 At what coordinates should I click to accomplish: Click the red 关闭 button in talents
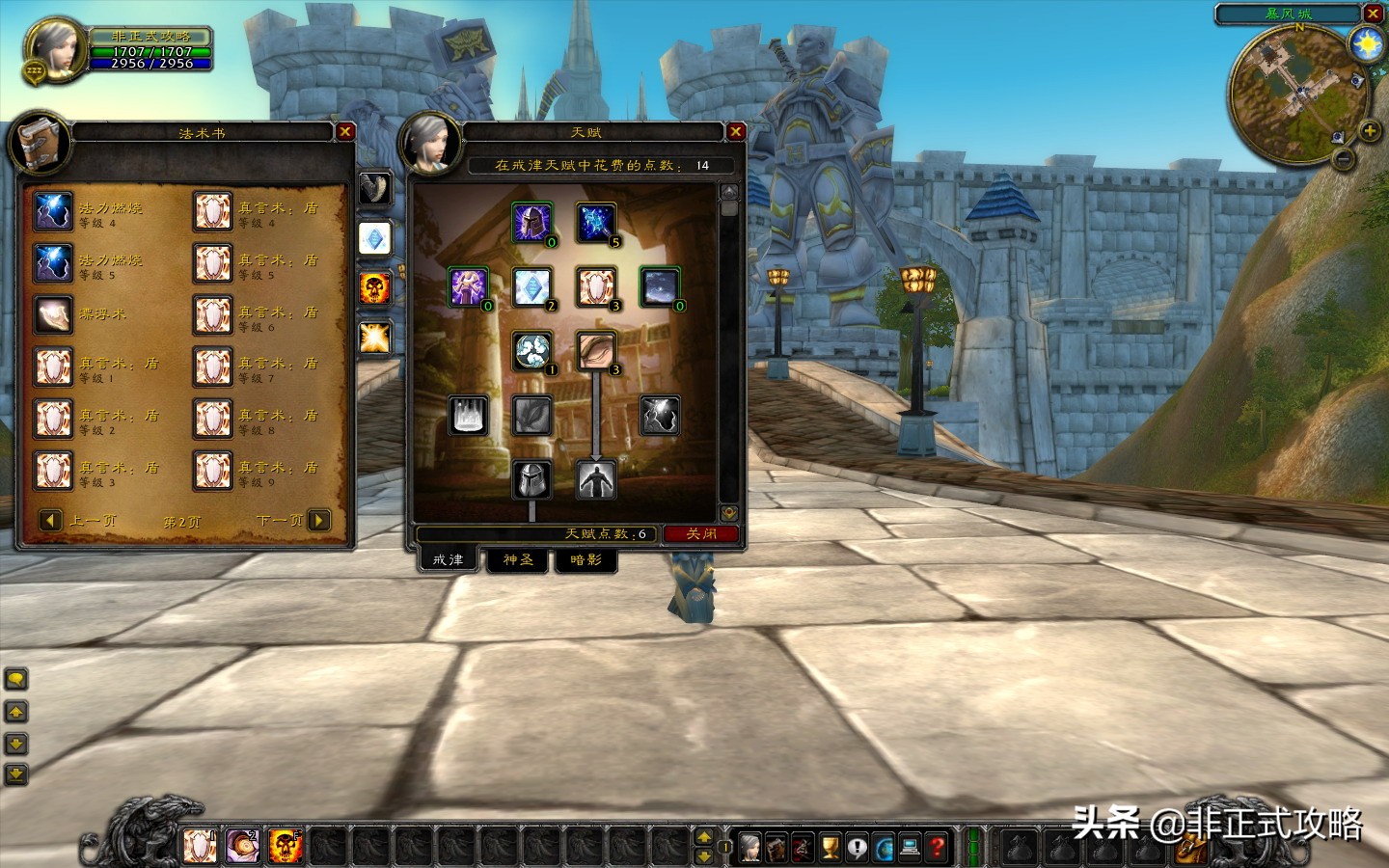(x=701, y=533)
